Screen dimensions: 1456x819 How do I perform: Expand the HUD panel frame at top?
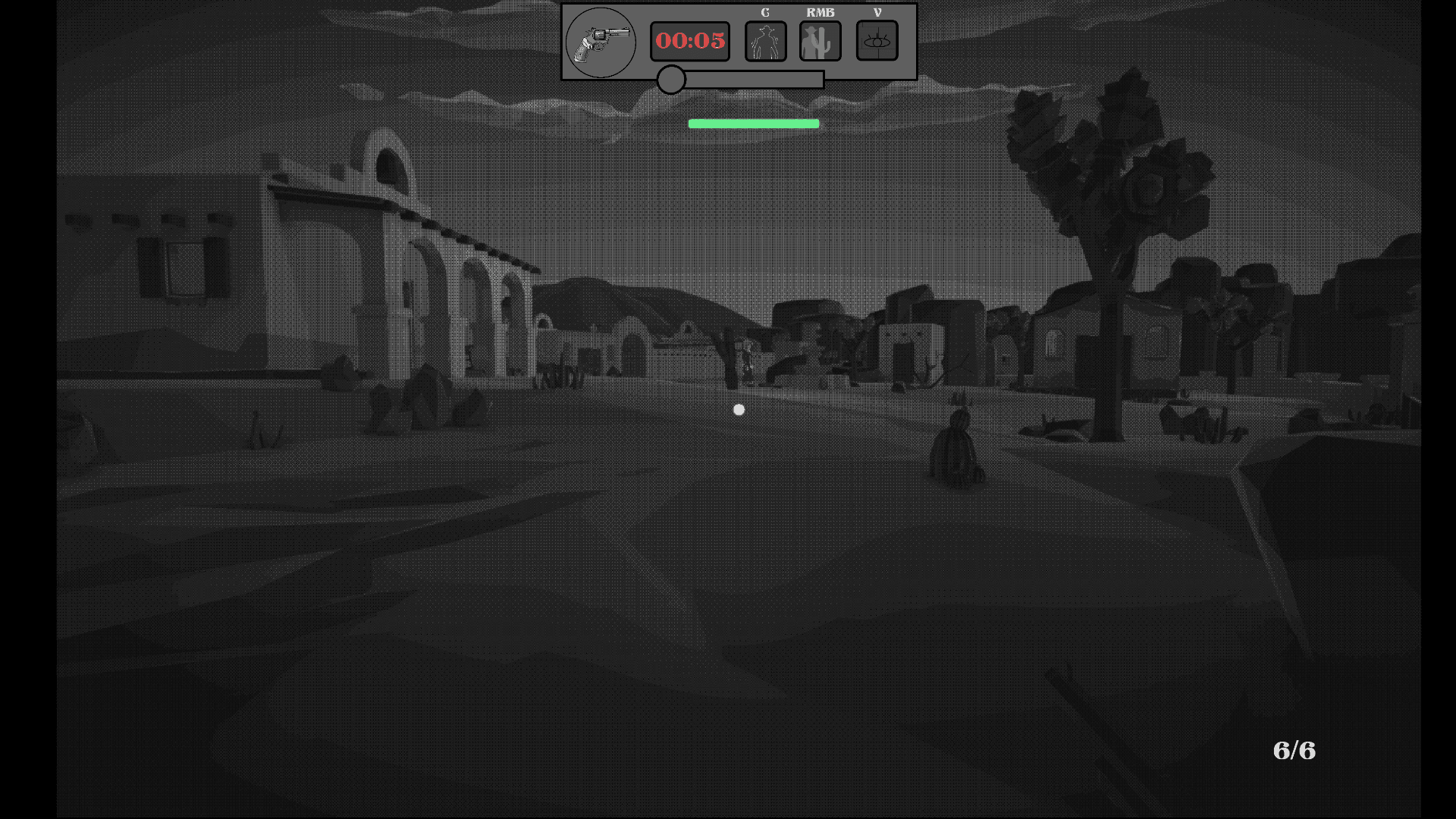coord(738,42)
